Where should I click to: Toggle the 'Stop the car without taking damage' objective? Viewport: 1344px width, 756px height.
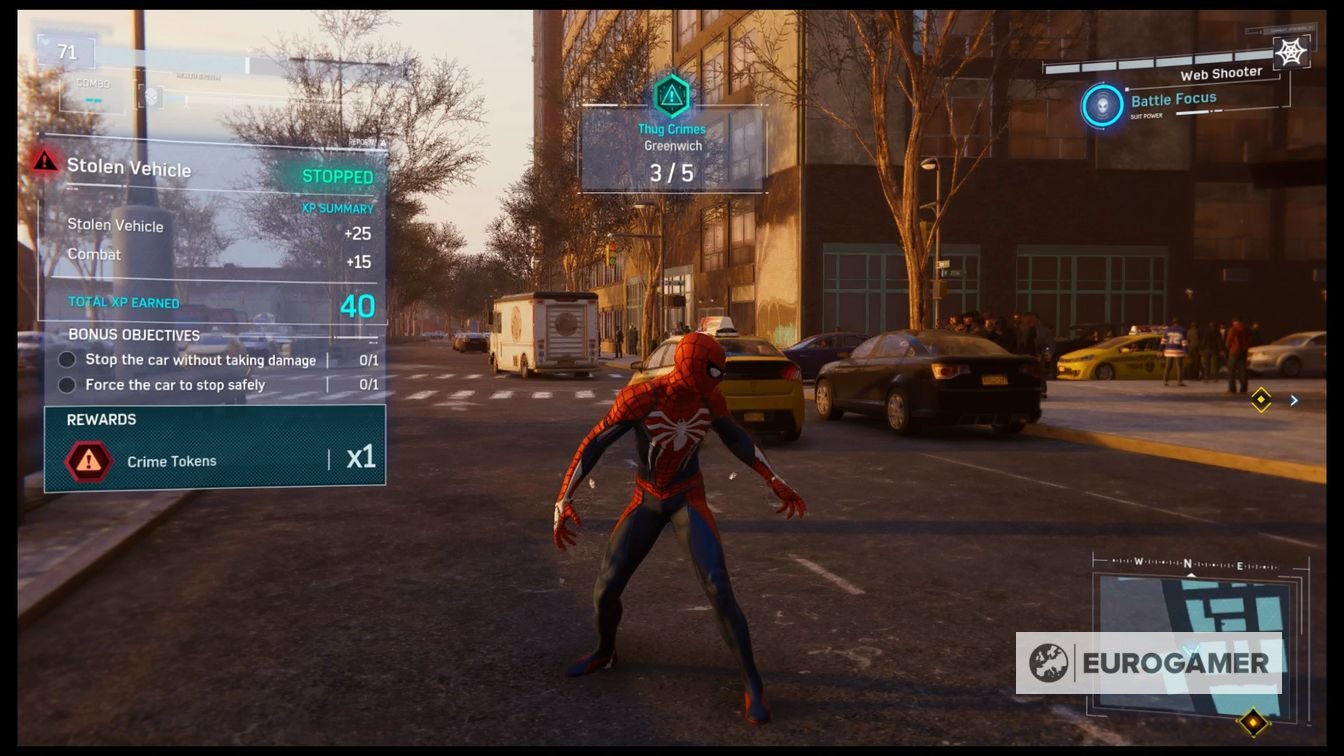click(67, 360)
